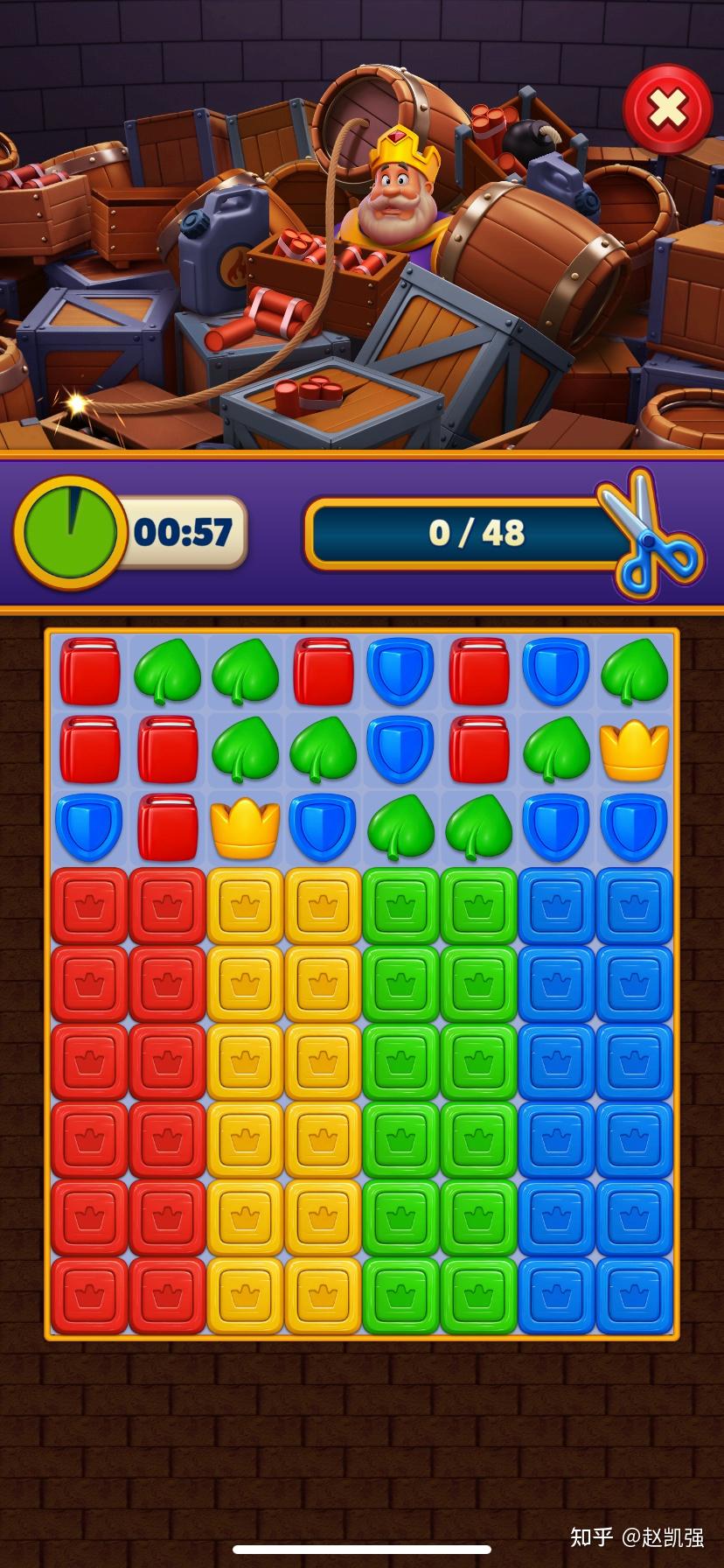The width and height of the screenshot is (724, 1568).
Task: Close the bonus level with the red X
Action: [667, 109]
